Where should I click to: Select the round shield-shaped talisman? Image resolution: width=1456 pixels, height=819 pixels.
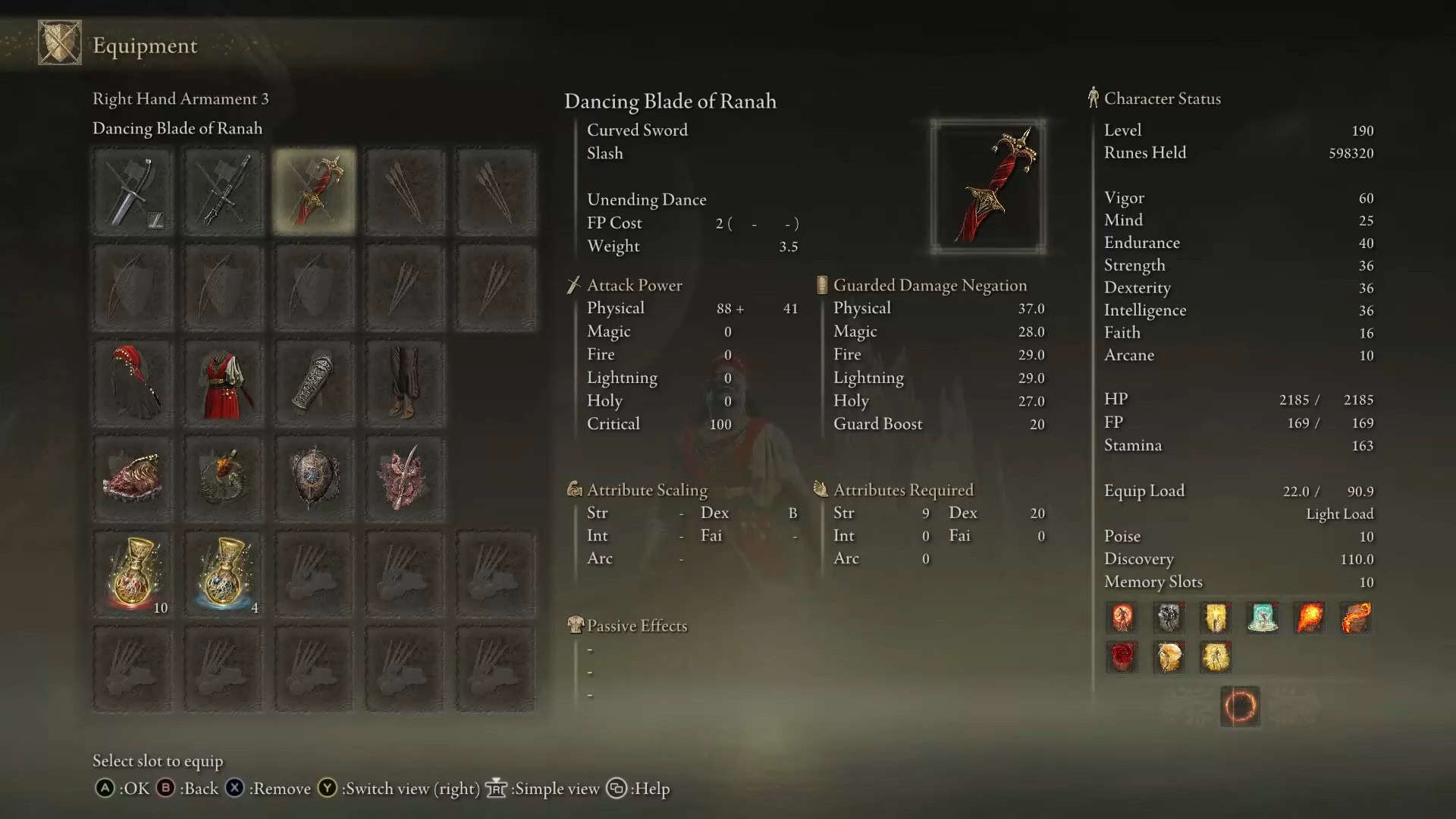314,478
